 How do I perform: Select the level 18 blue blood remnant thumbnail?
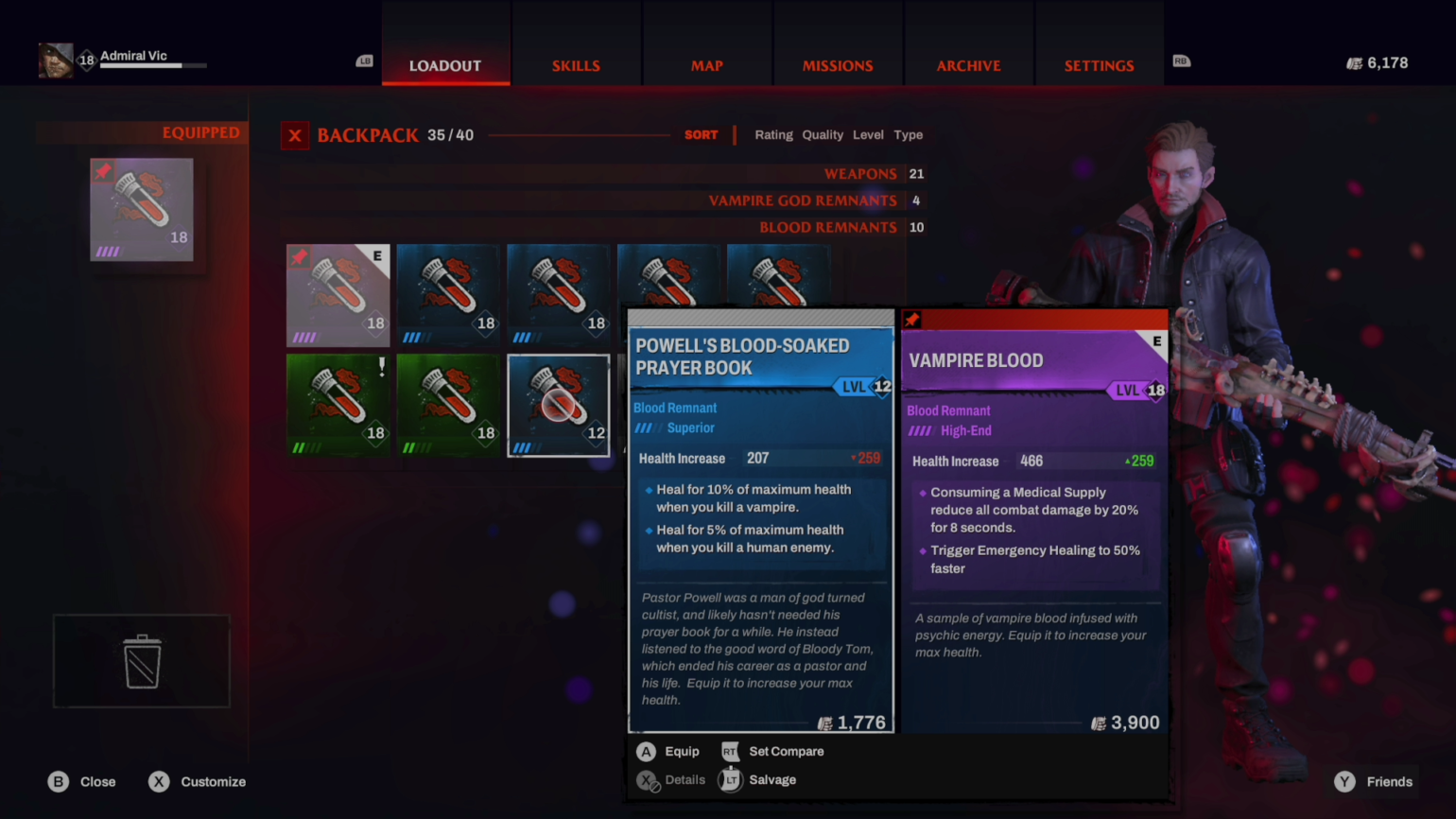[x=448, y=295]
